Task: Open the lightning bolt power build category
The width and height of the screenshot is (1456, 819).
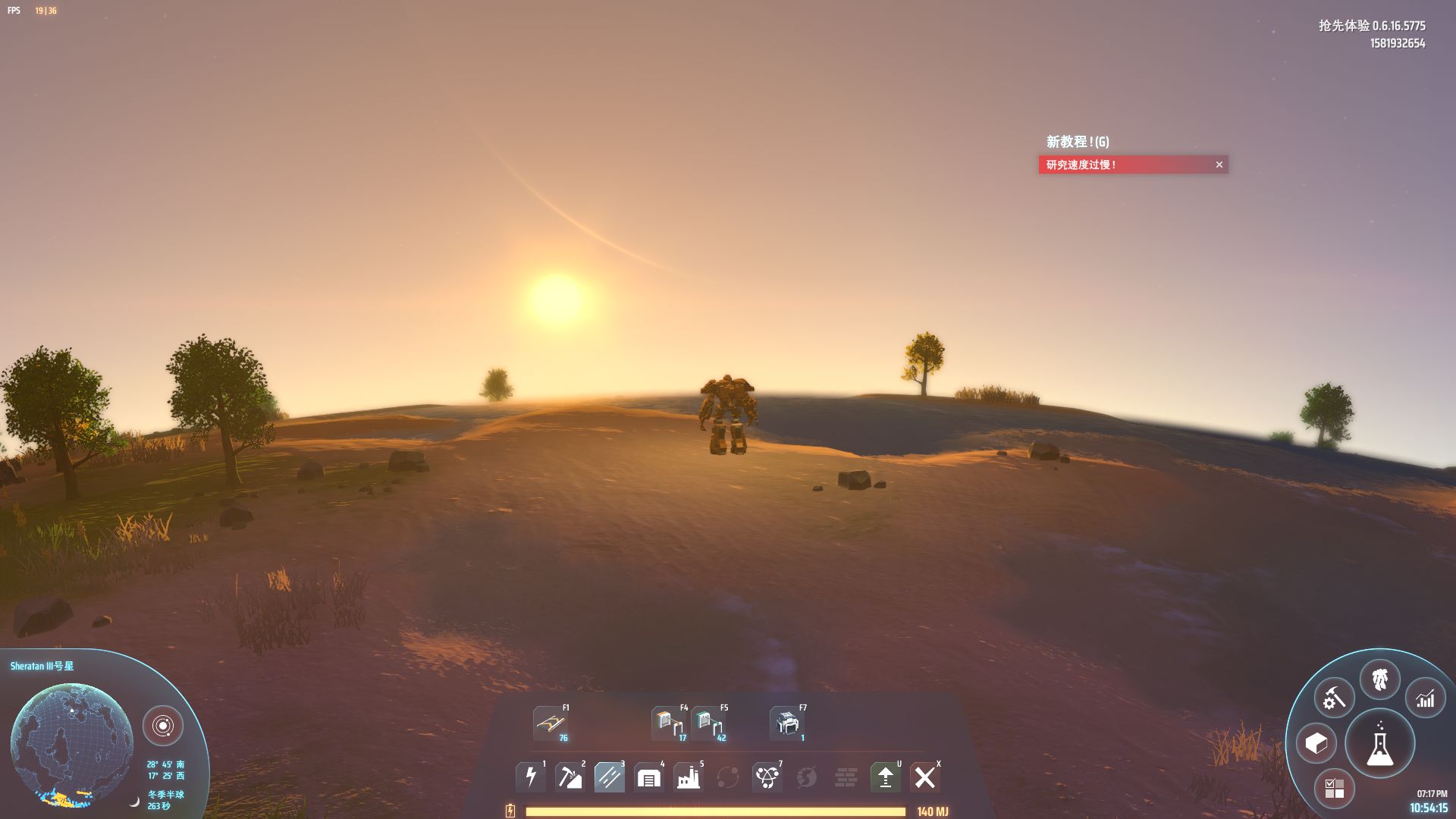Action: 531,777
